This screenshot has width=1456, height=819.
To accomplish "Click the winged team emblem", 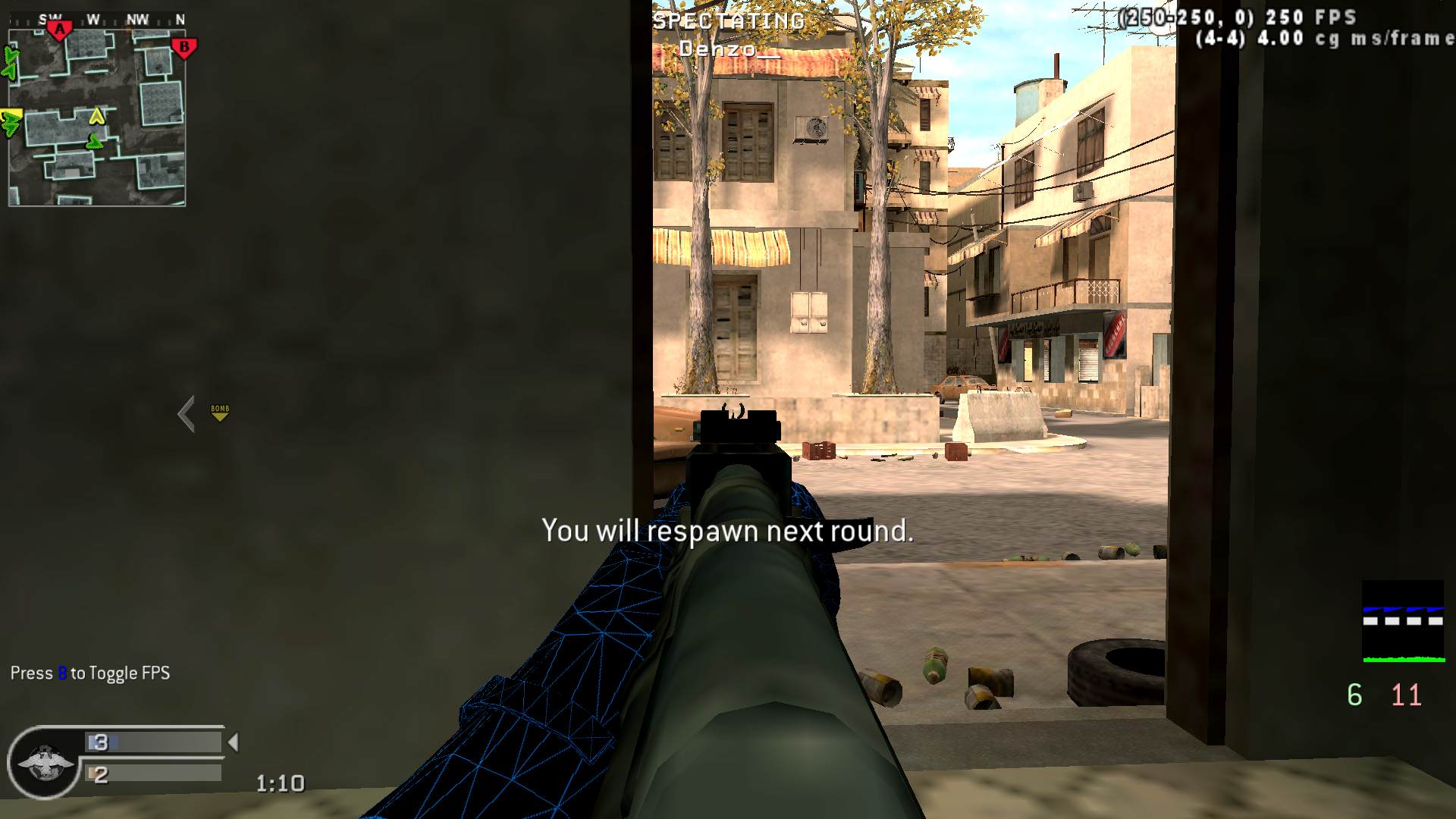I will [x=45, y=762].
